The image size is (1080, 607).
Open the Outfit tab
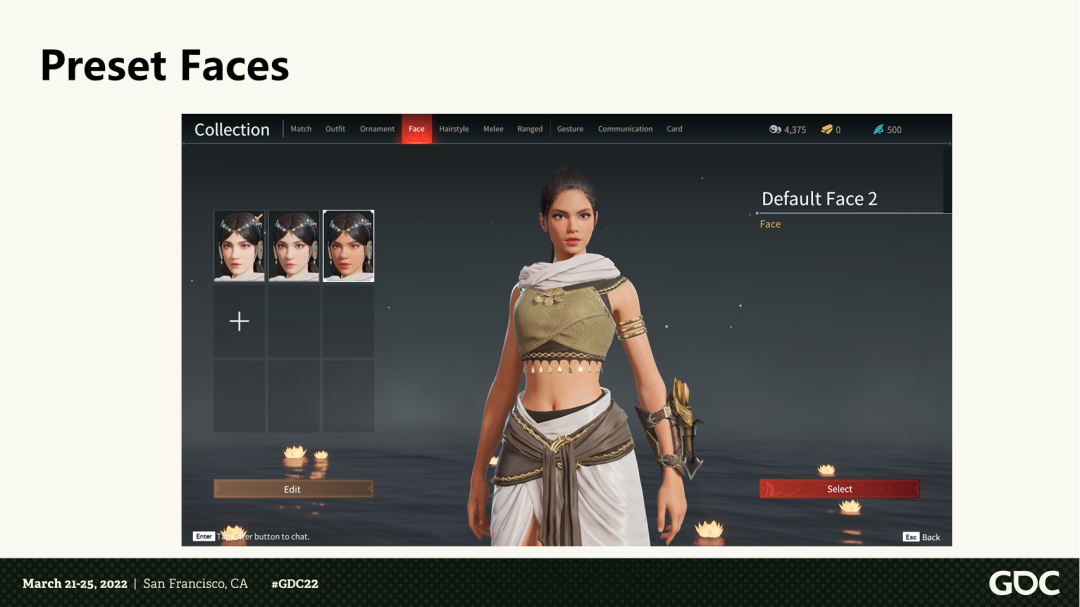(x=335, y=129)
